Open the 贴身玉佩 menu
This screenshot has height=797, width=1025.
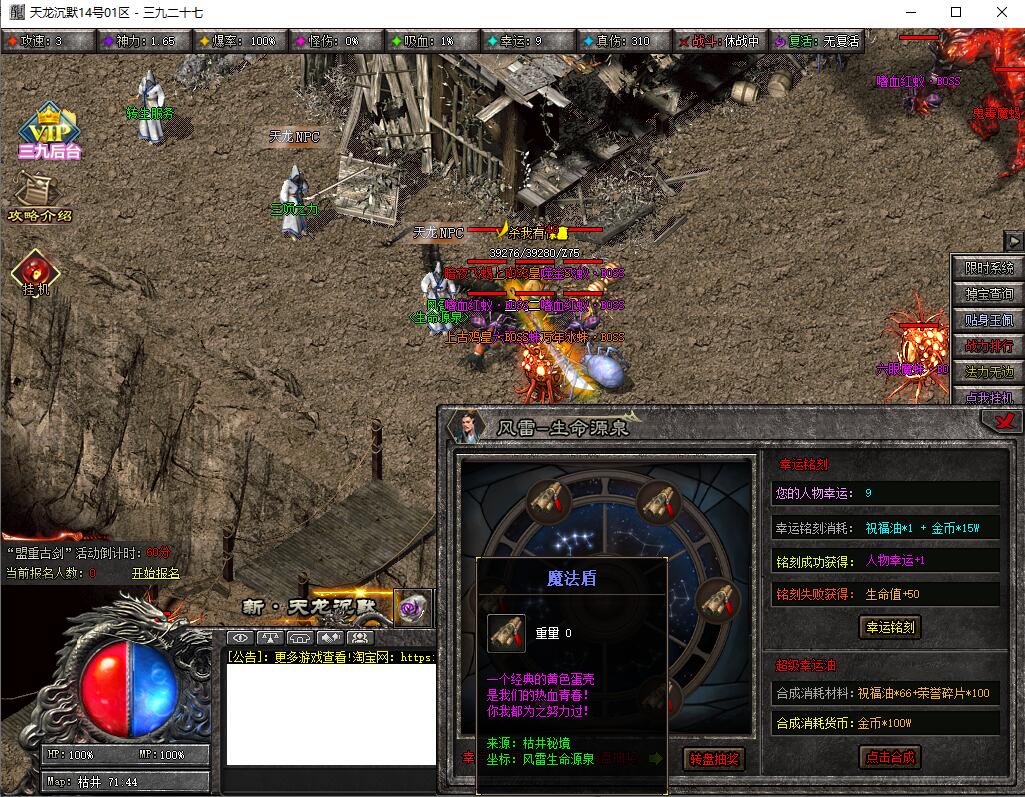point(989,320)
